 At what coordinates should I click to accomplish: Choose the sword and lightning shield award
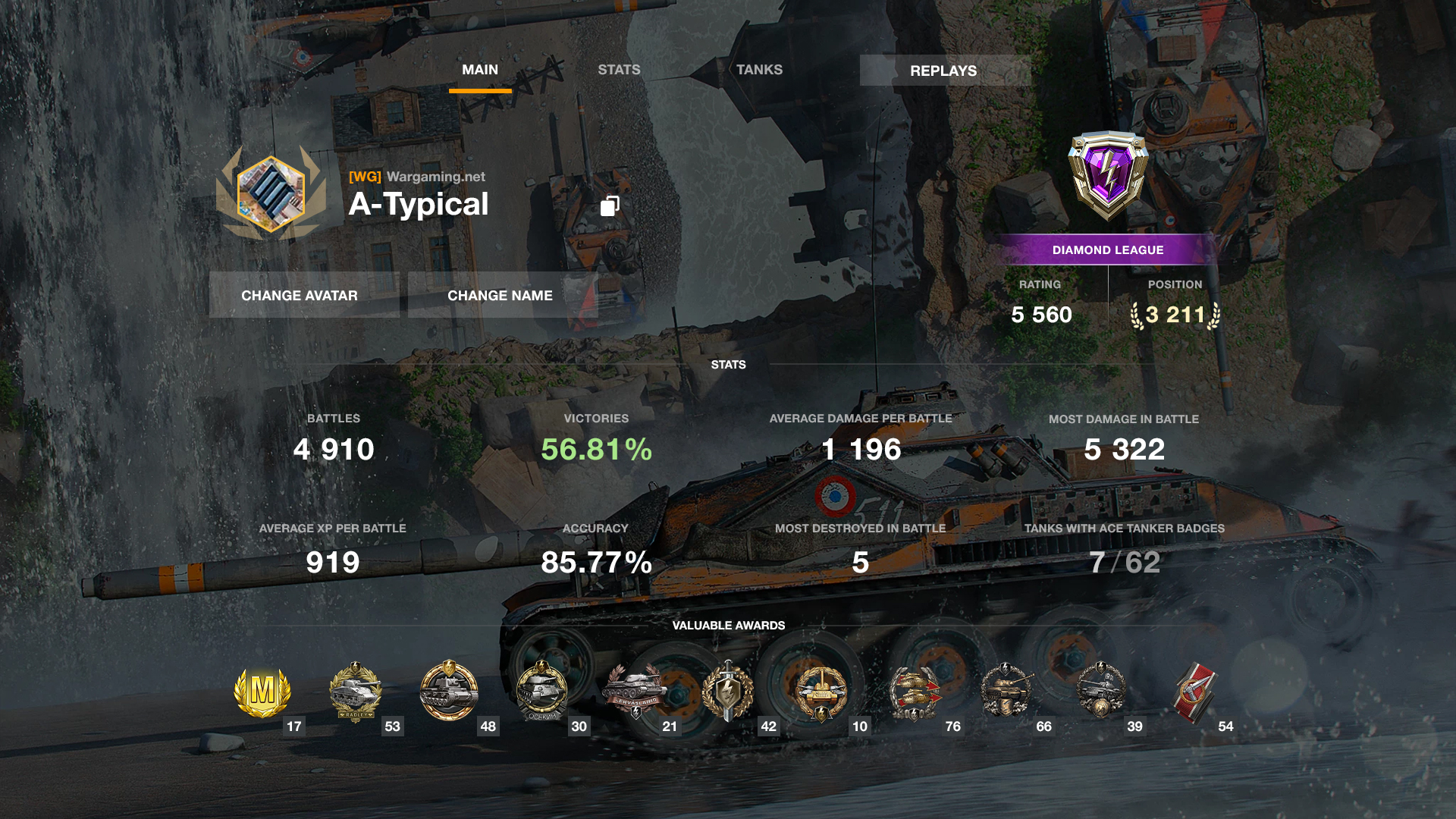click(x=728, y=692)
